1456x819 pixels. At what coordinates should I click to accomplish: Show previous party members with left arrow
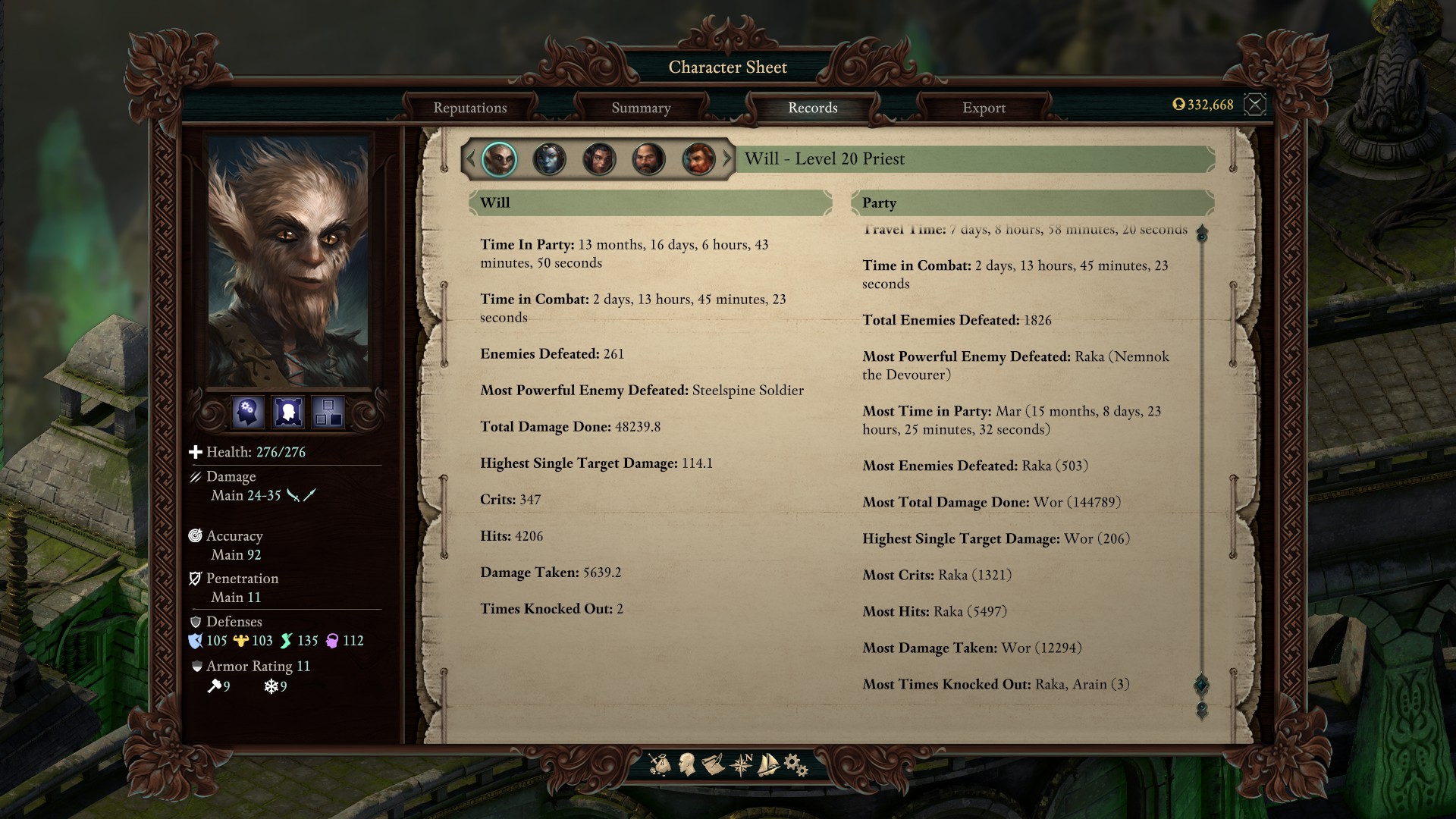click(x=470, y=159)
